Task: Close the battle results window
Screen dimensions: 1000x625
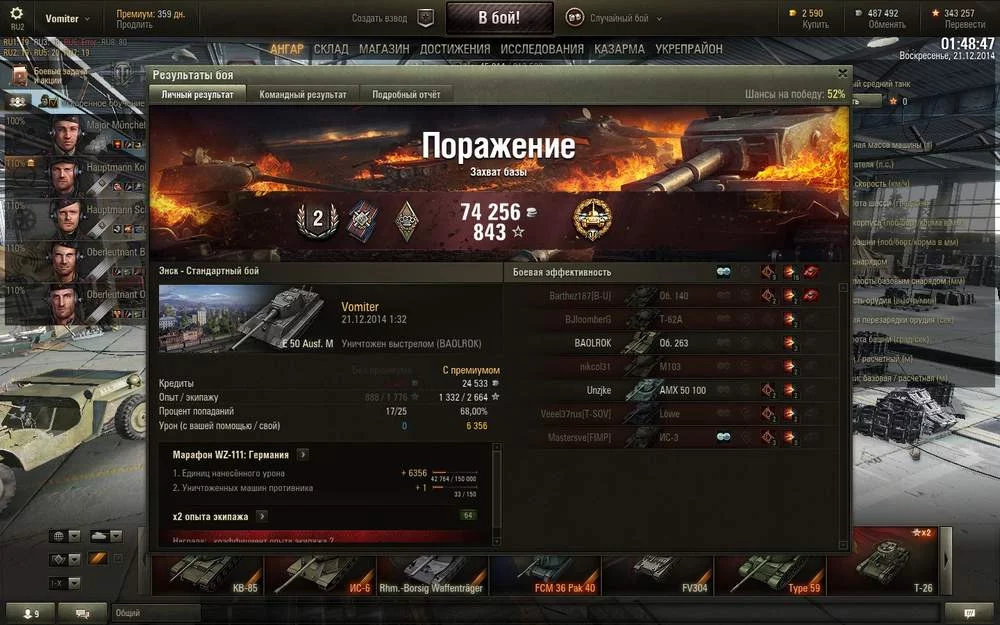Action: point(842,73)
